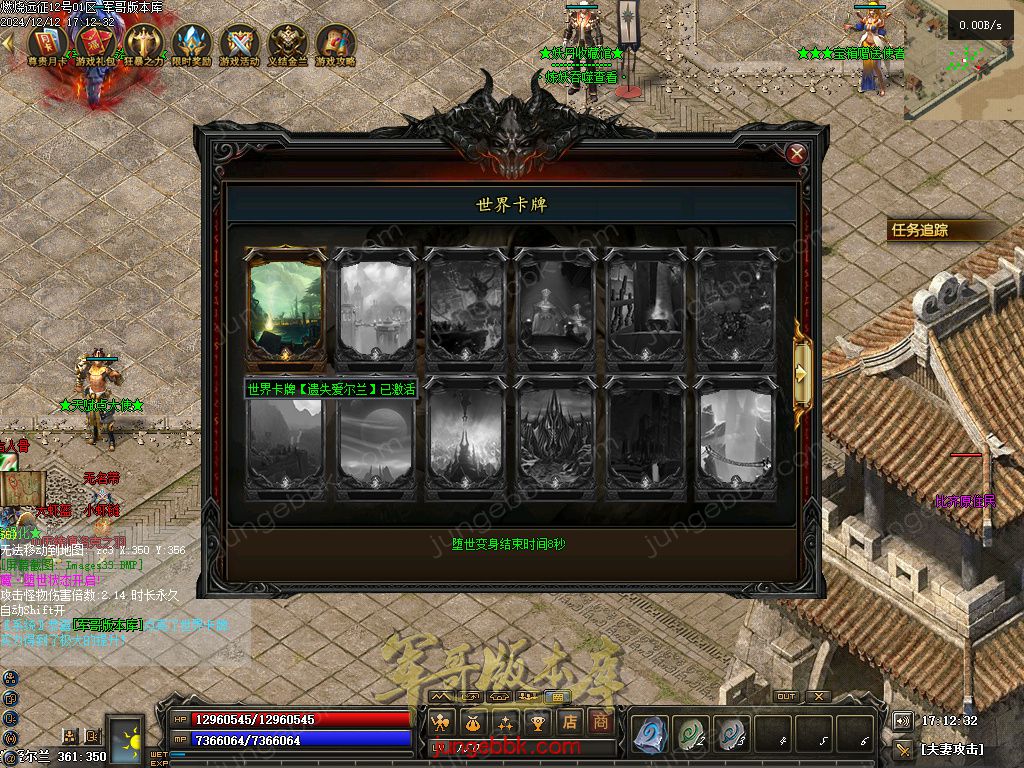Open the 游戏攻略 game guide scroll
The height and width of the screenshot is (768, 1024).
coord(335,44)
